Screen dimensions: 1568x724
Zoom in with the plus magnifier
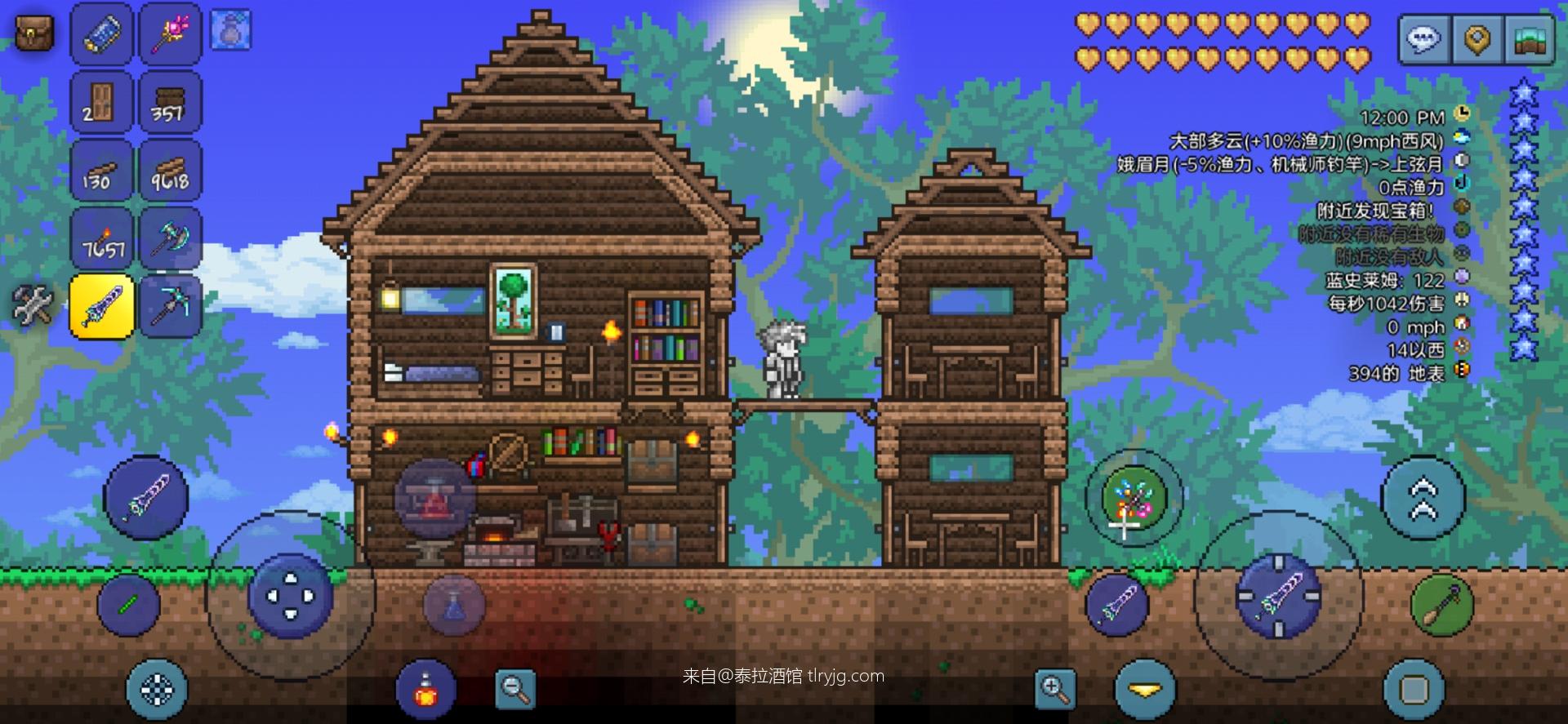(1055, 690)
